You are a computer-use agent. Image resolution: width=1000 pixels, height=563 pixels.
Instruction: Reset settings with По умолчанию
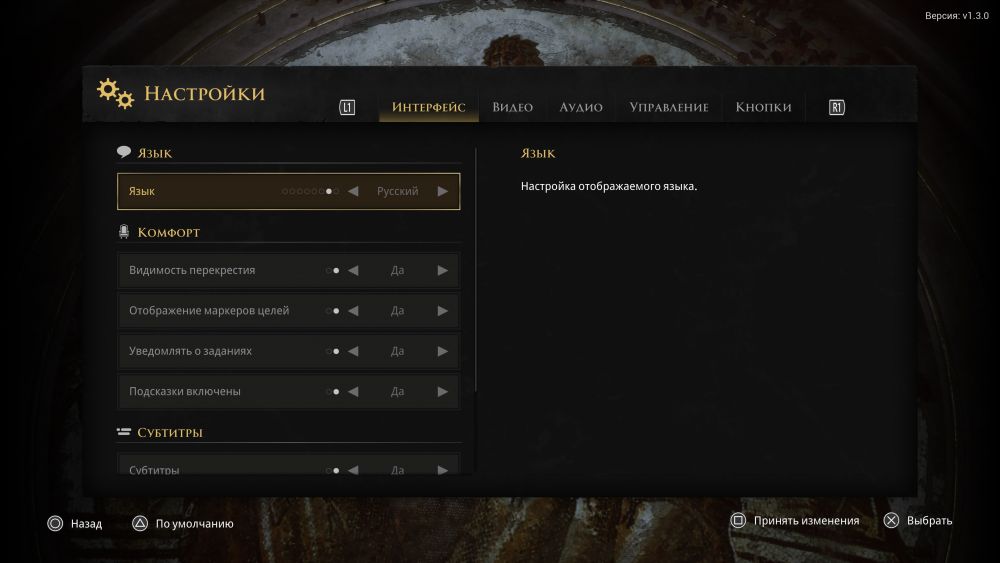183,522
